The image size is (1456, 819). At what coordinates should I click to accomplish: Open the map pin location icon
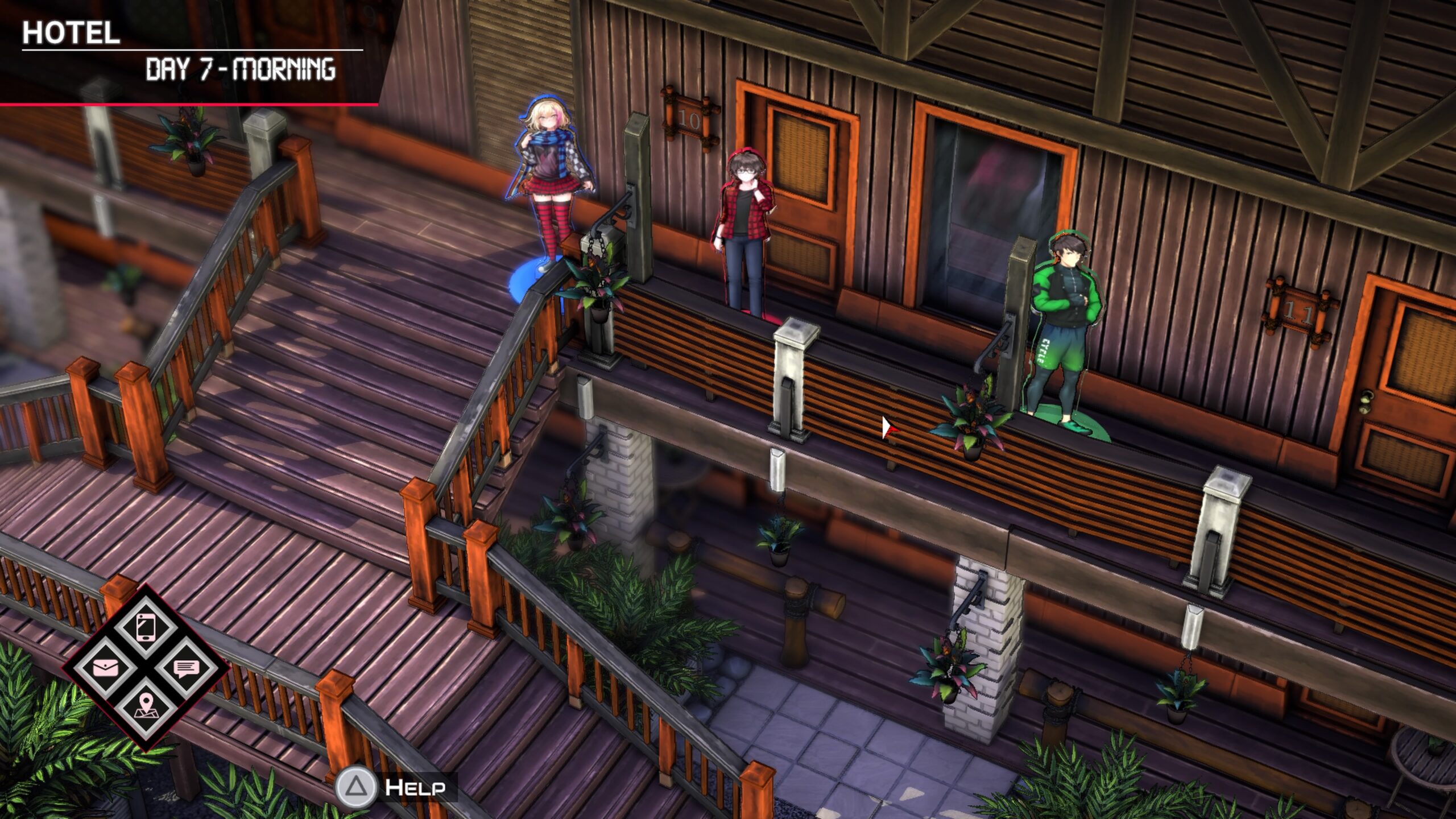coord(146,706)
